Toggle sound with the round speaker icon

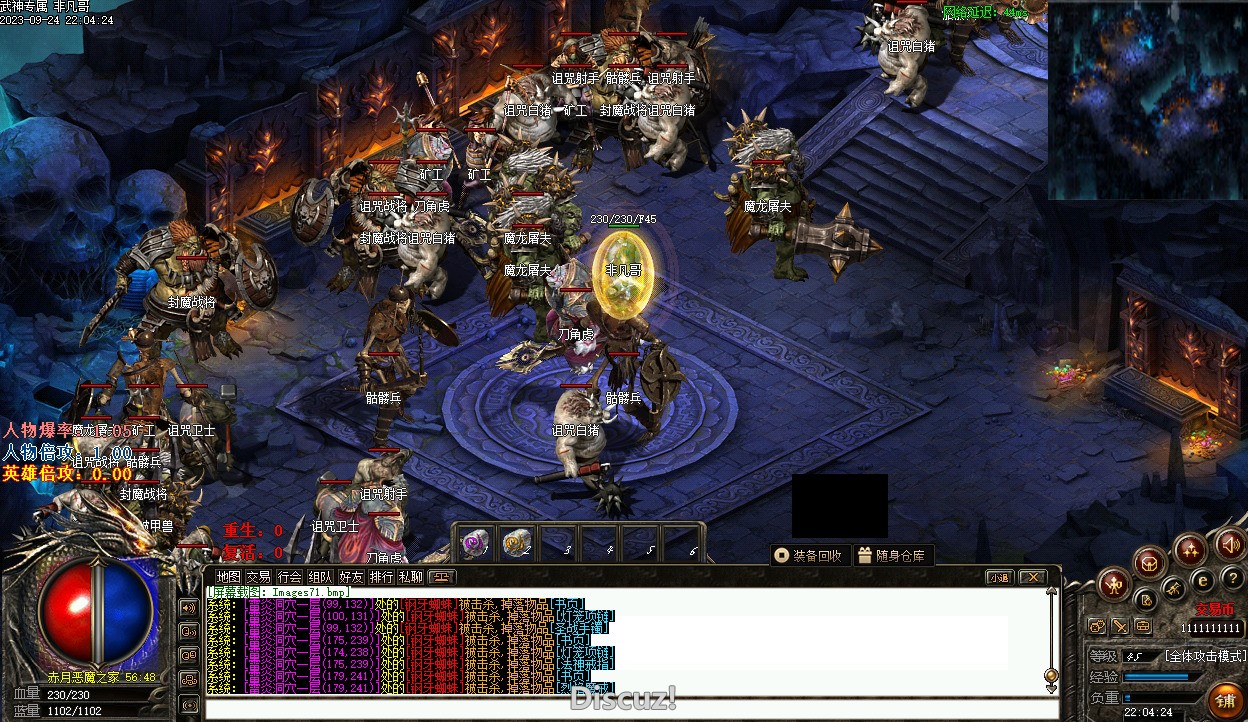tap(1230, 545)
